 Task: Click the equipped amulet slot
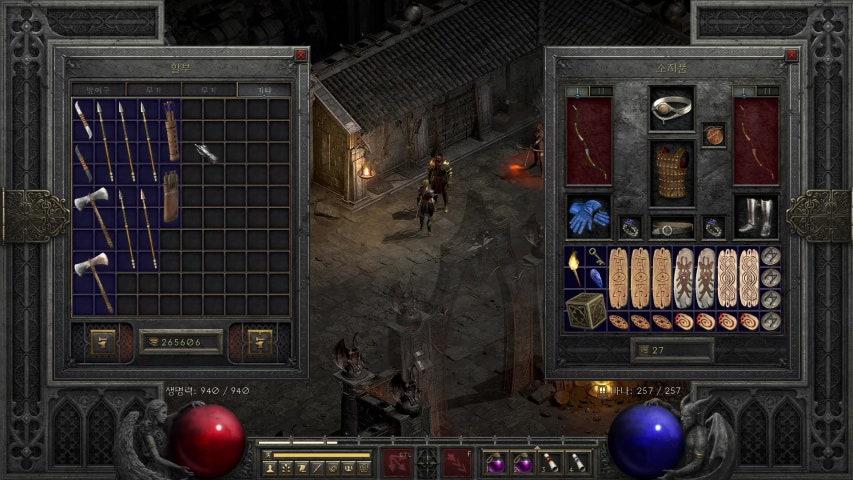click(713, 134)
